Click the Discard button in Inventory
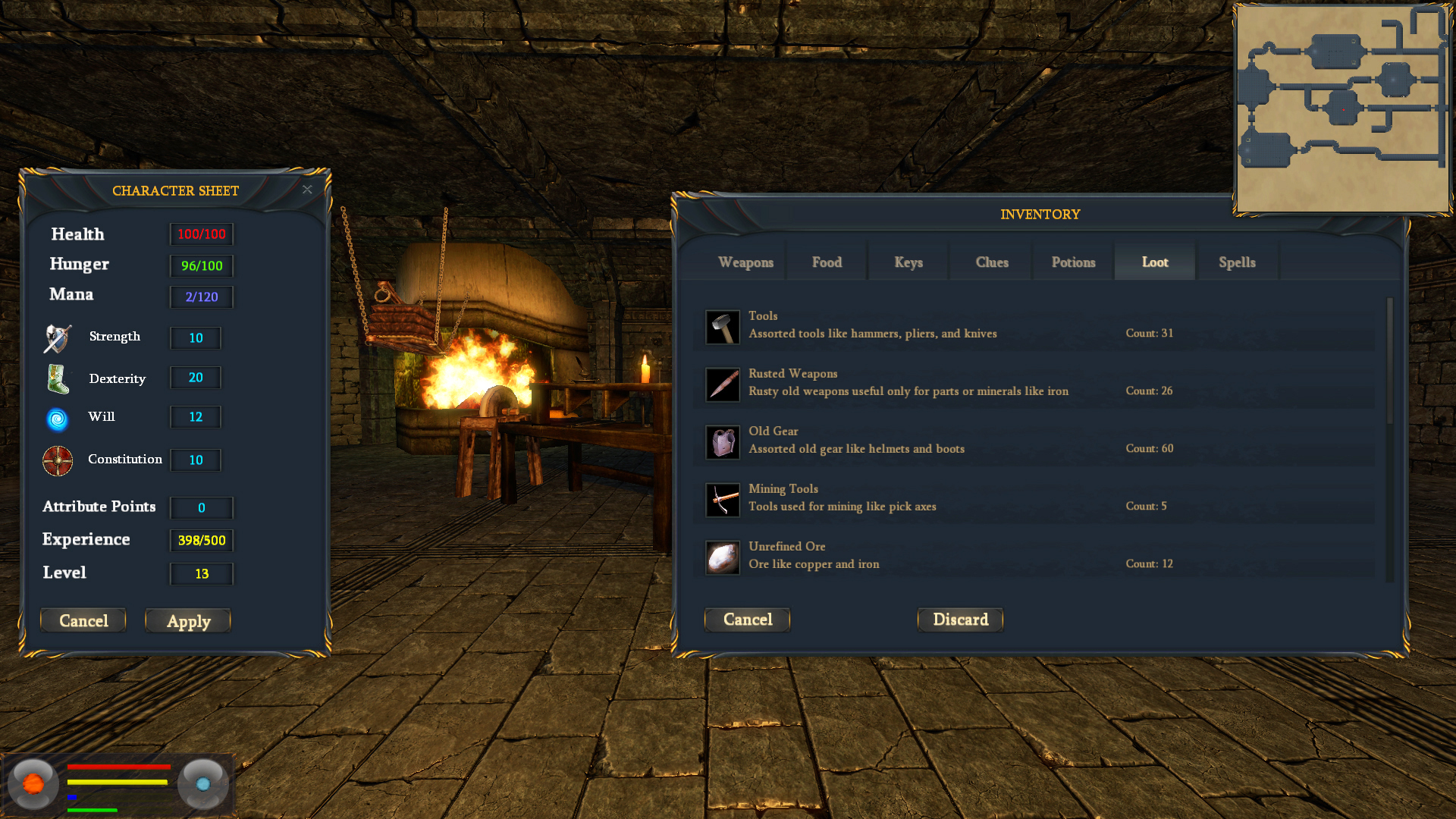1456x819 pixels. tap(960, 620)
